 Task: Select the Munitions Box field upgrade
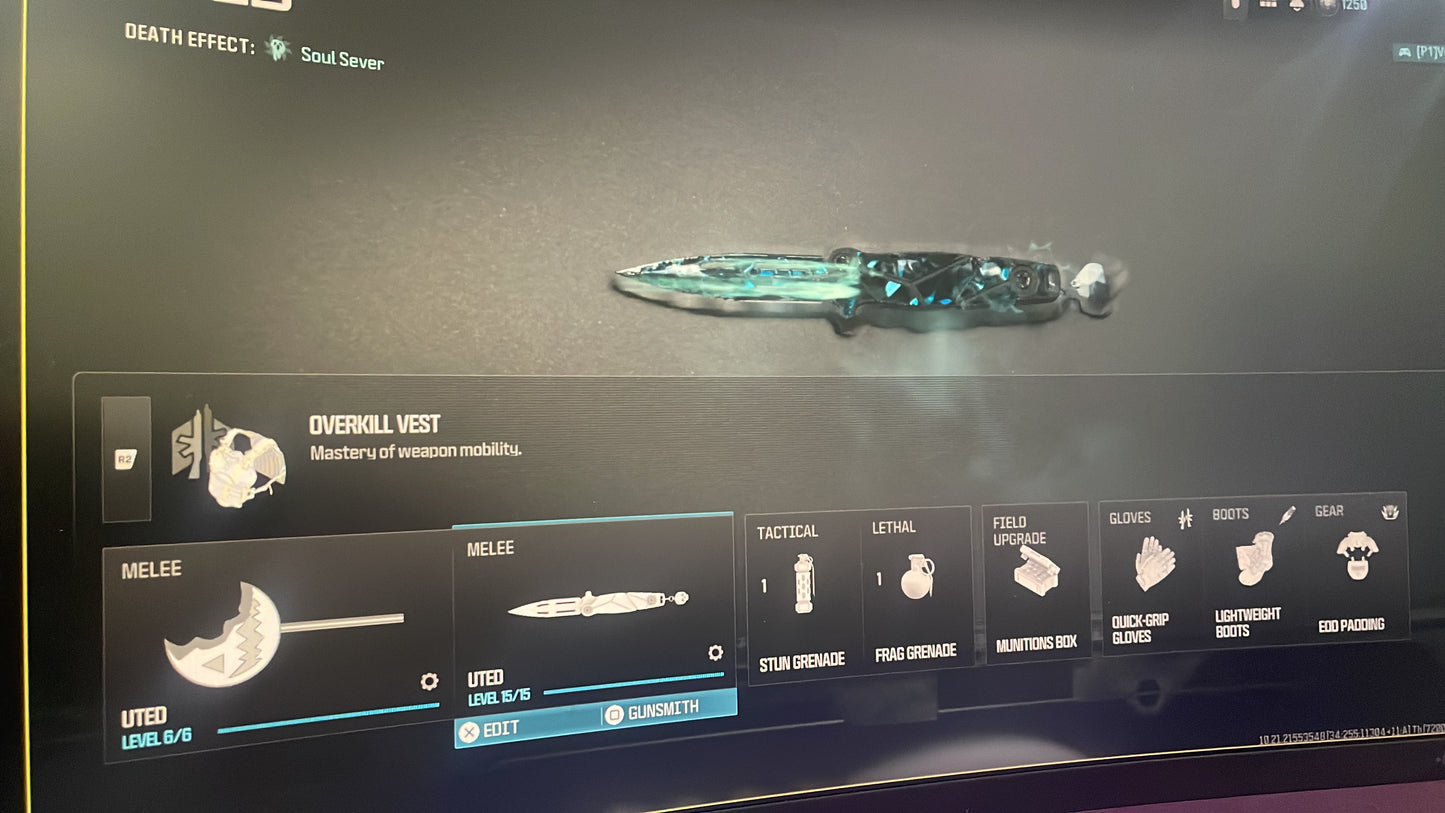pos(1035,580)
